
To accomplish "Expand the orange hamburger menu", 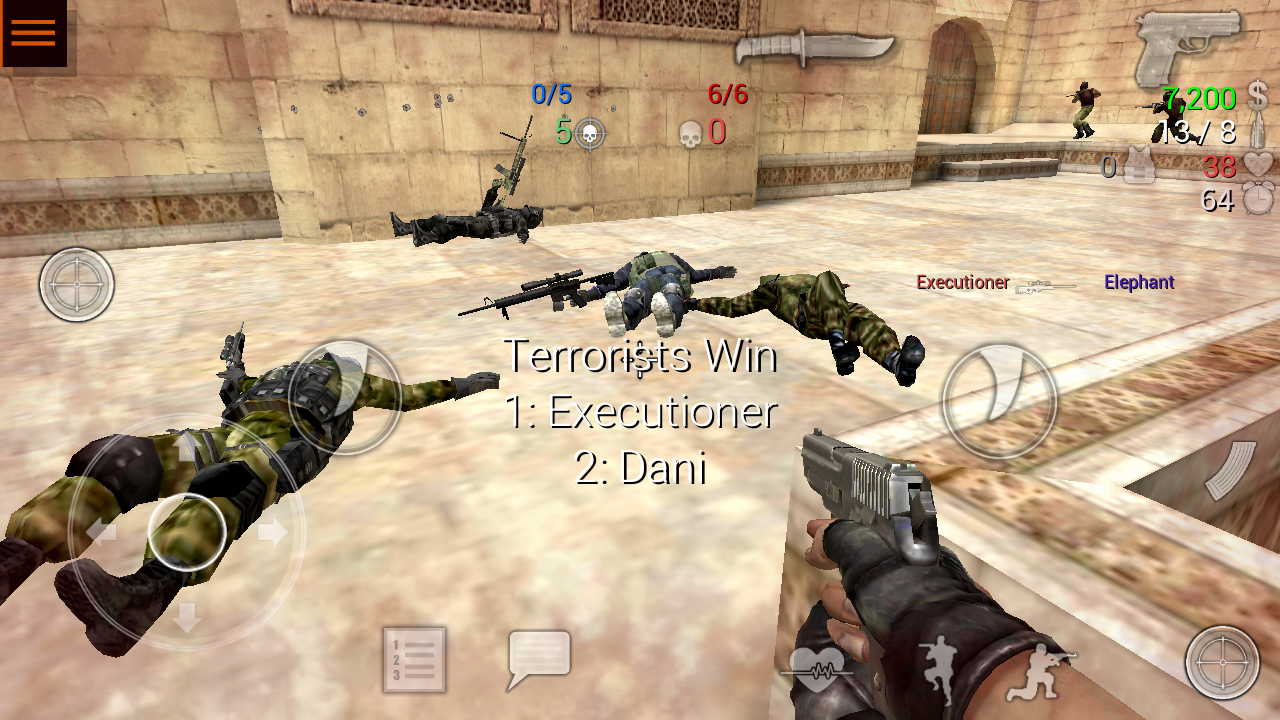I will click(33, 32).
